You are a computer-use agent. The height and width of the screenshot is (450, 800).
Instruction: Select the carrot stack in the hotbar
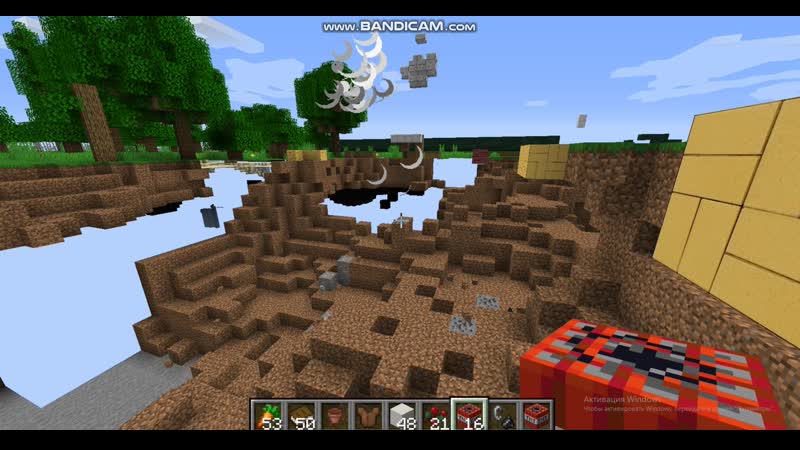pos(267,413)
